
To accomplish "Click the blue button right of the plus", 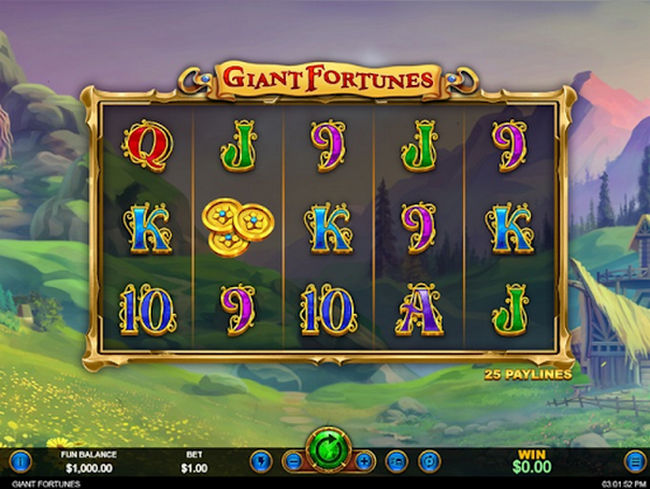I will click(x=396, y=462).
